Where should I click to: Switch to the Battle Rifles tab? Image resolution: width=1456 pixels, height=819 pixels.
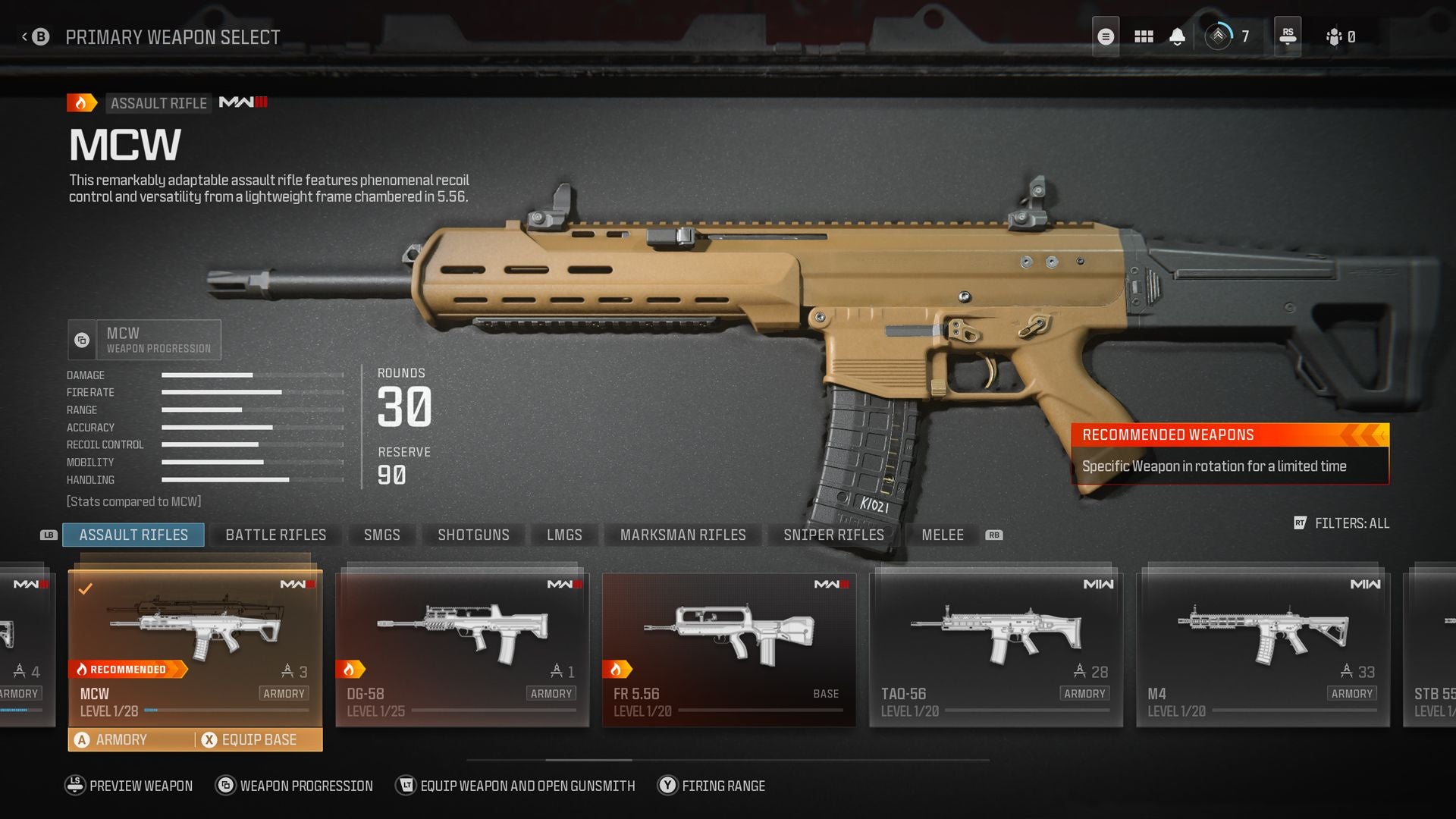click(x=275, y=535)
